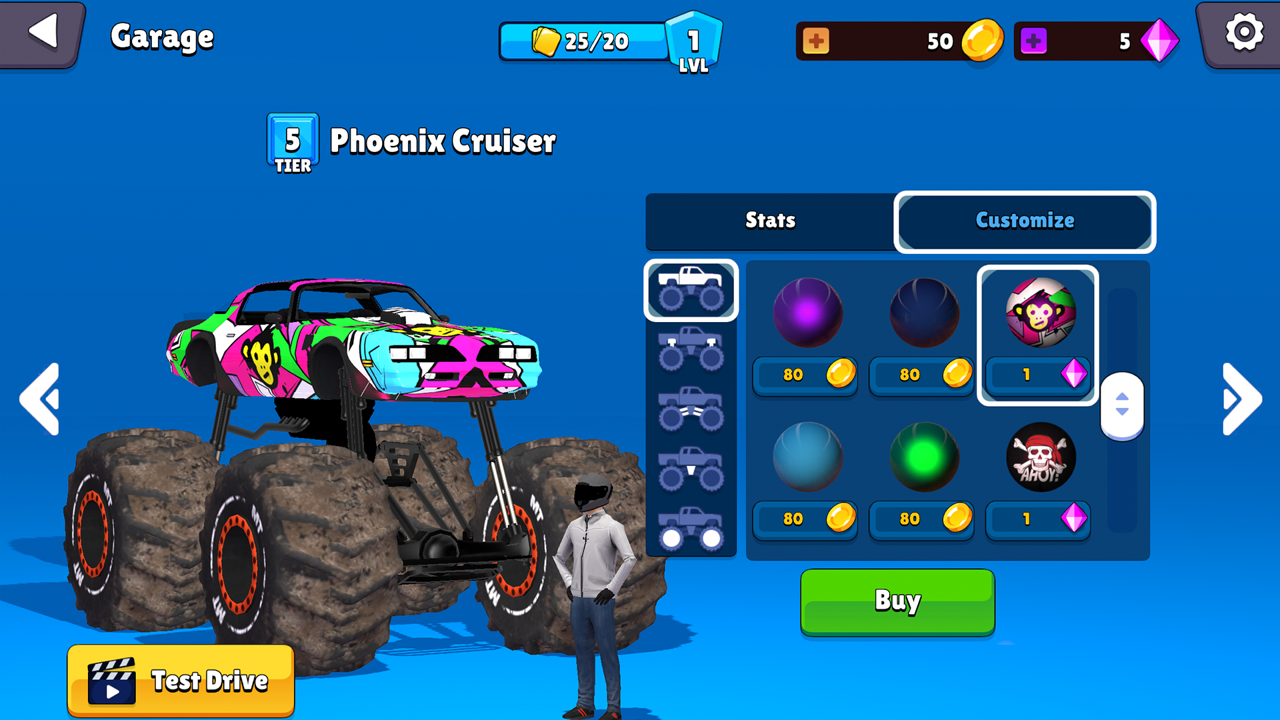Click the second truck chassis icon
The image size is (1280, 720).
coord(690,347)
